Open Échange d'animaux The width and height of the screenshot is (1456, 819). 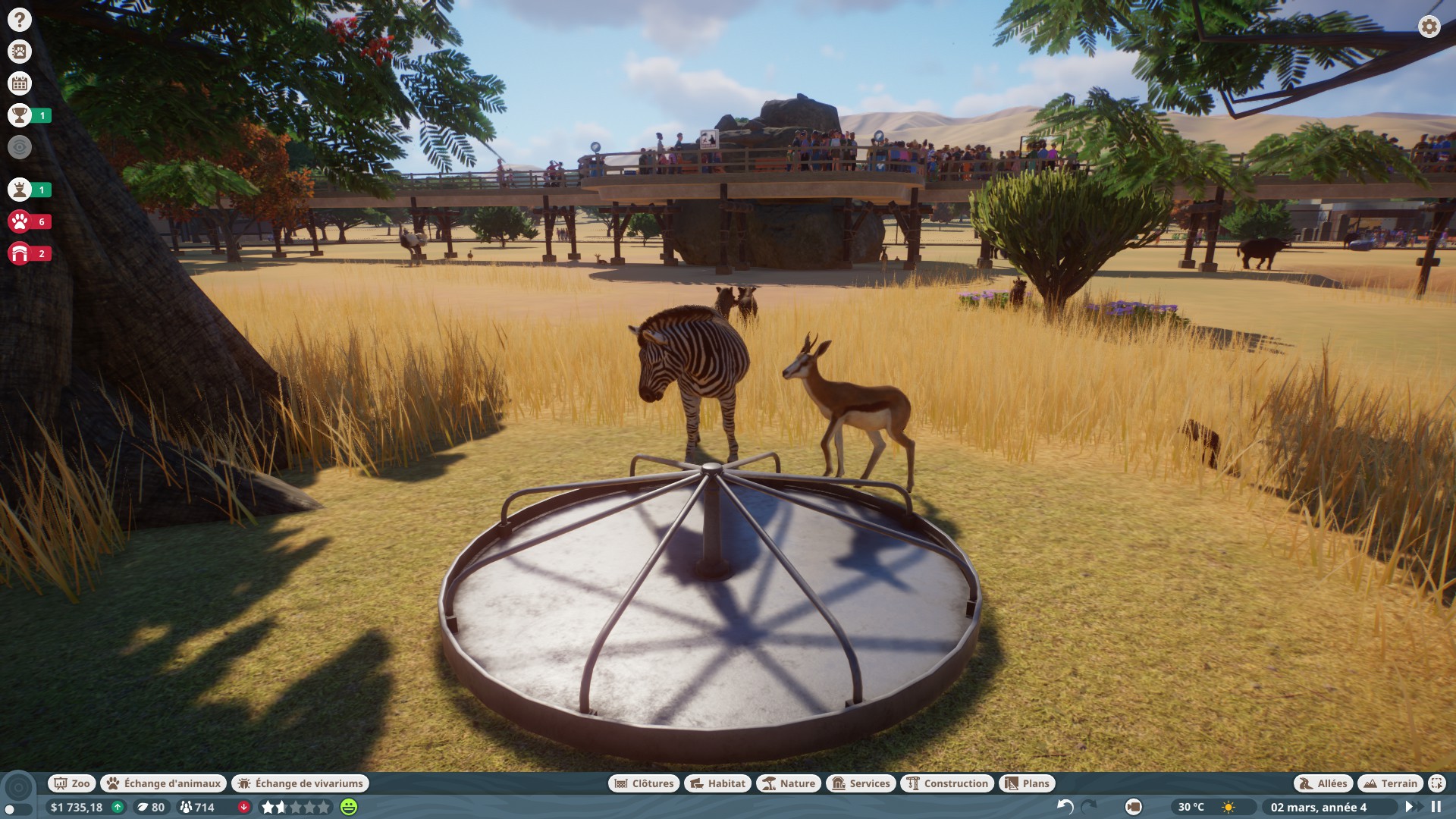pos(164,783)
